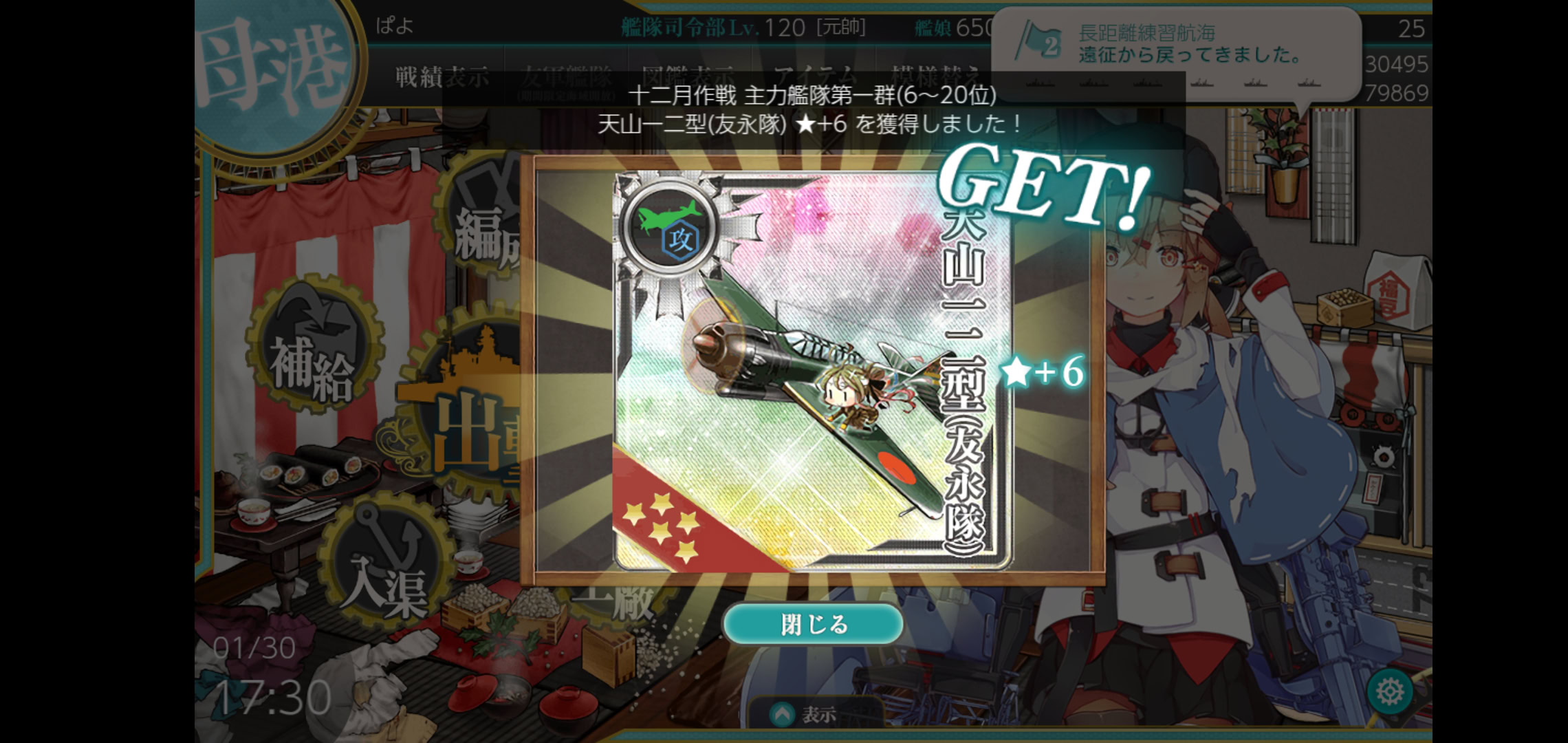Image resolution: width=1568 pixels, height=743 pixels.
Task: Click the 天山一二型(友永隊) reward card
Action: tap(813, 371)
